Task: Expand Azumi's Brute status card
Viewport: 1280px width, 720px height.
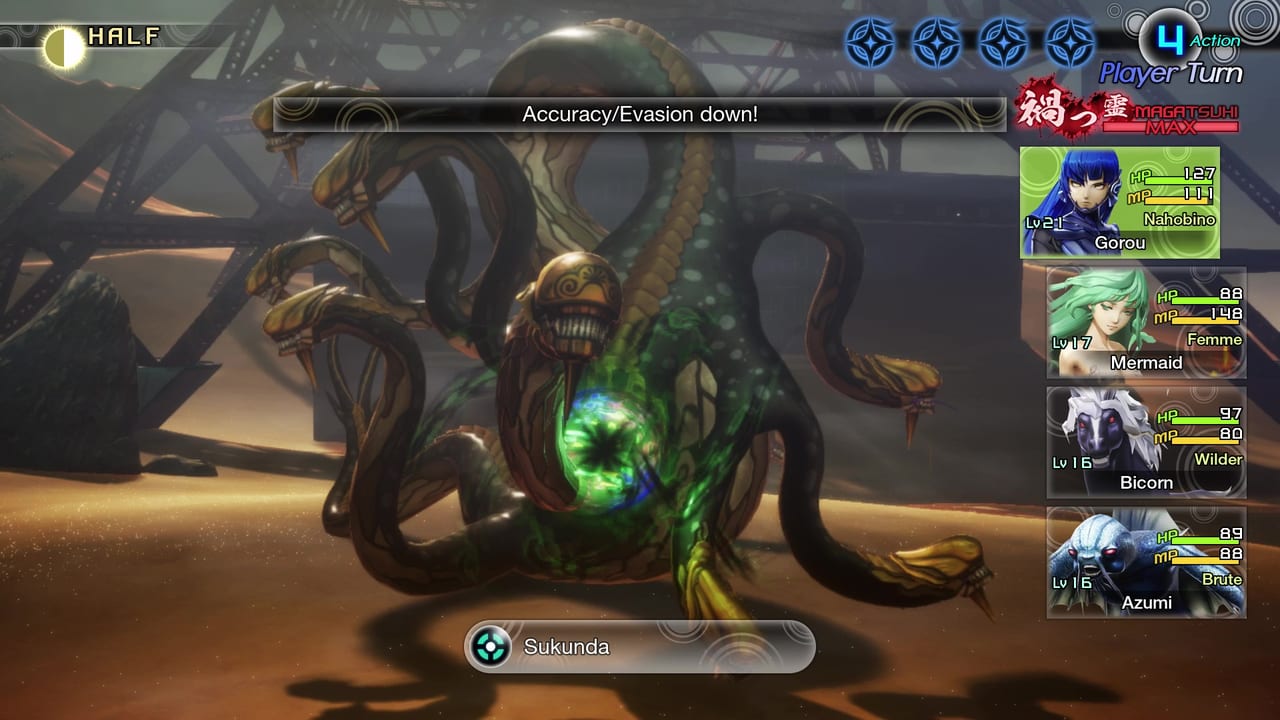Action: coord(1145,562)
